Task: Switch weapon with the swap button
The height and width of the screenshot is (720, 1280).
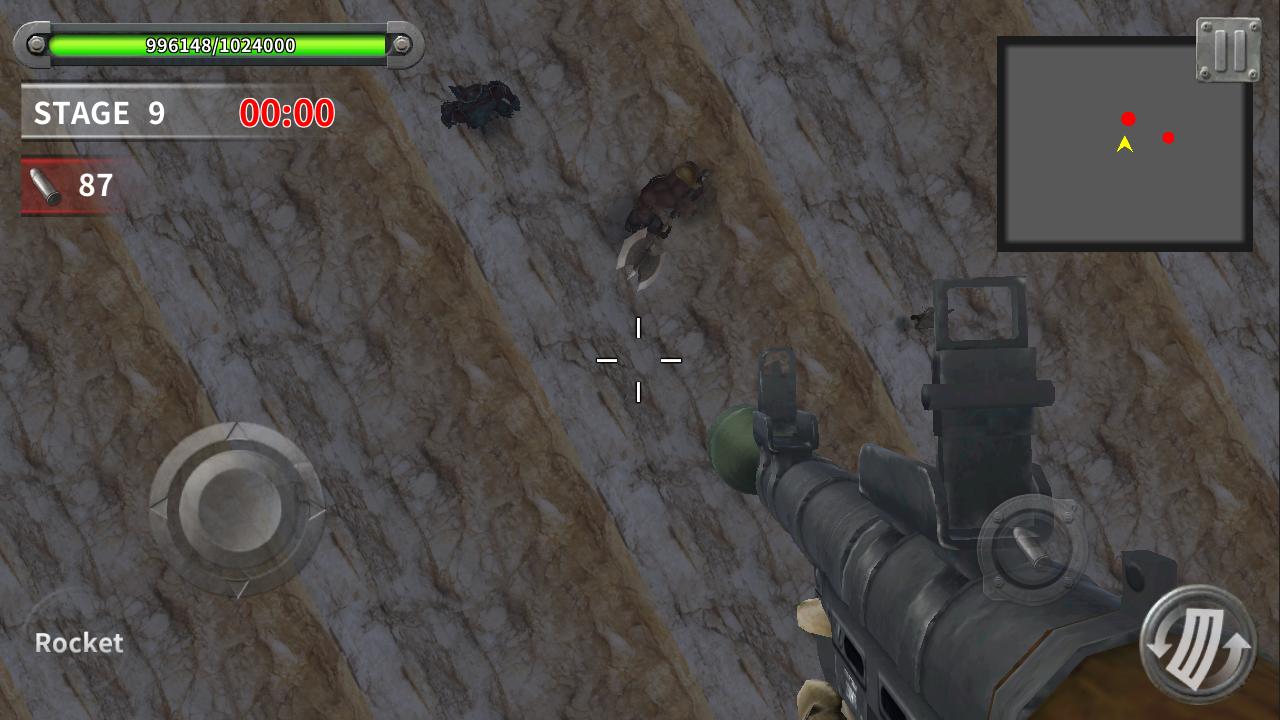Action: point(1199,645)
